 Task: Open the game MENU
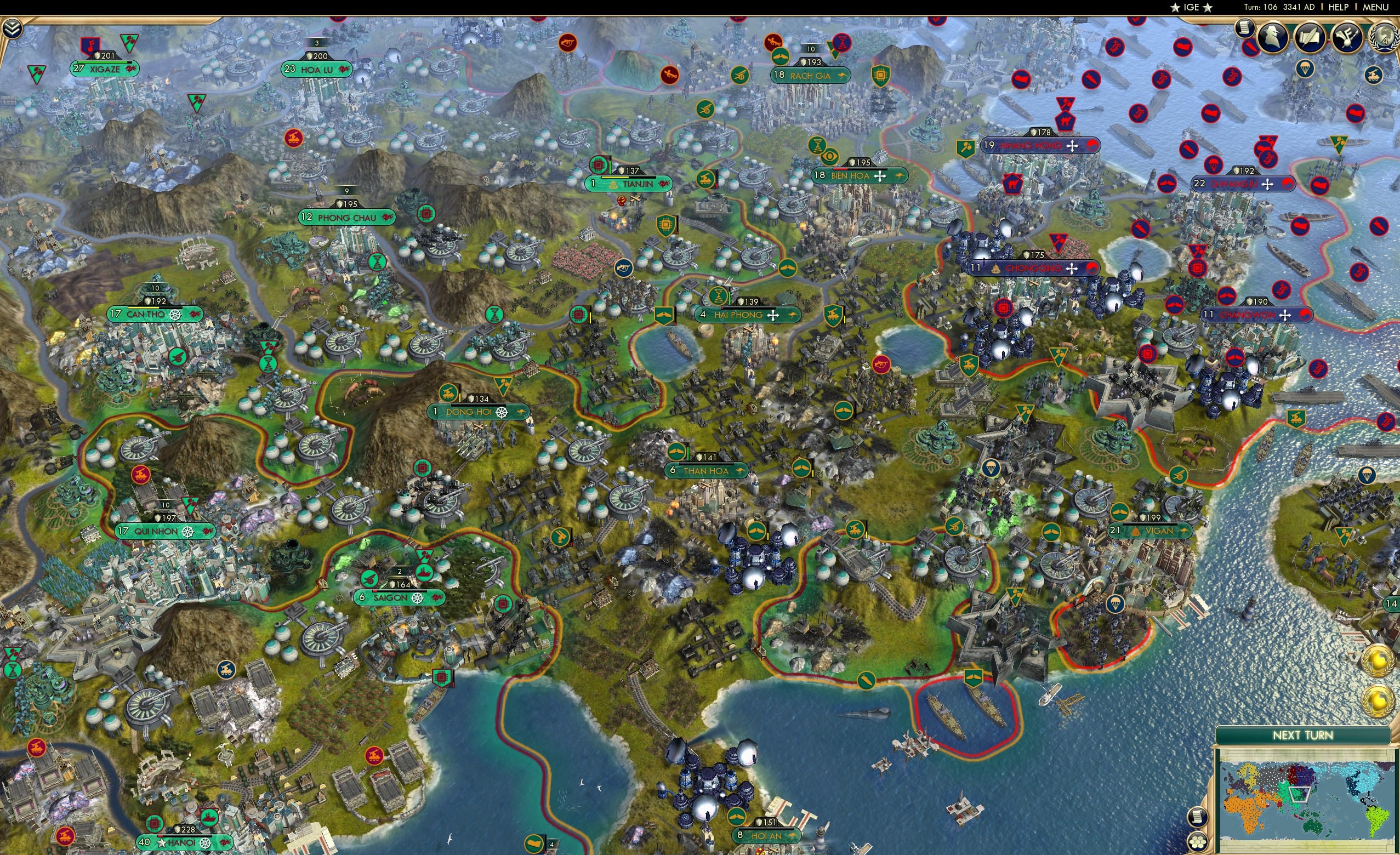click(1374, 7)
